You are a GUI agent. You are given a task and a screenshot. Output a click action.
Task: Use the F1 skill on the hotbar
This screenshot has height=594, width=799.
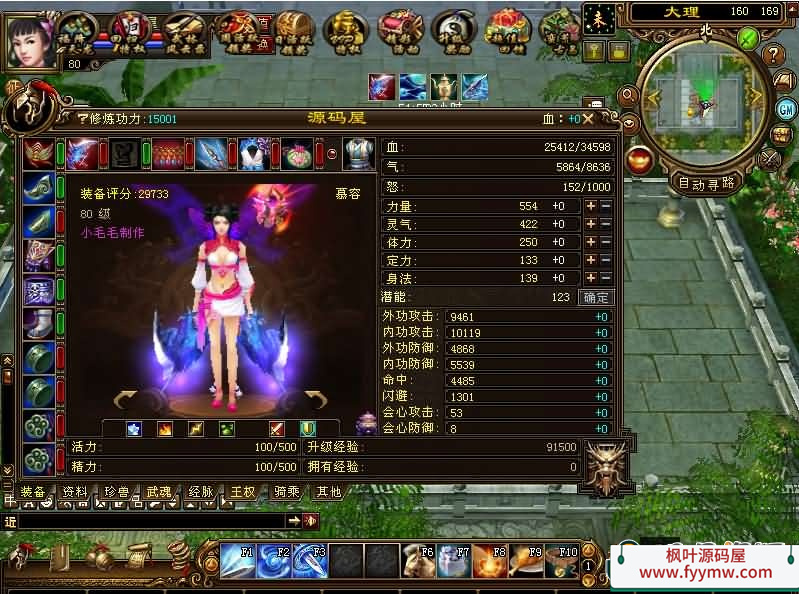[238, 561]
